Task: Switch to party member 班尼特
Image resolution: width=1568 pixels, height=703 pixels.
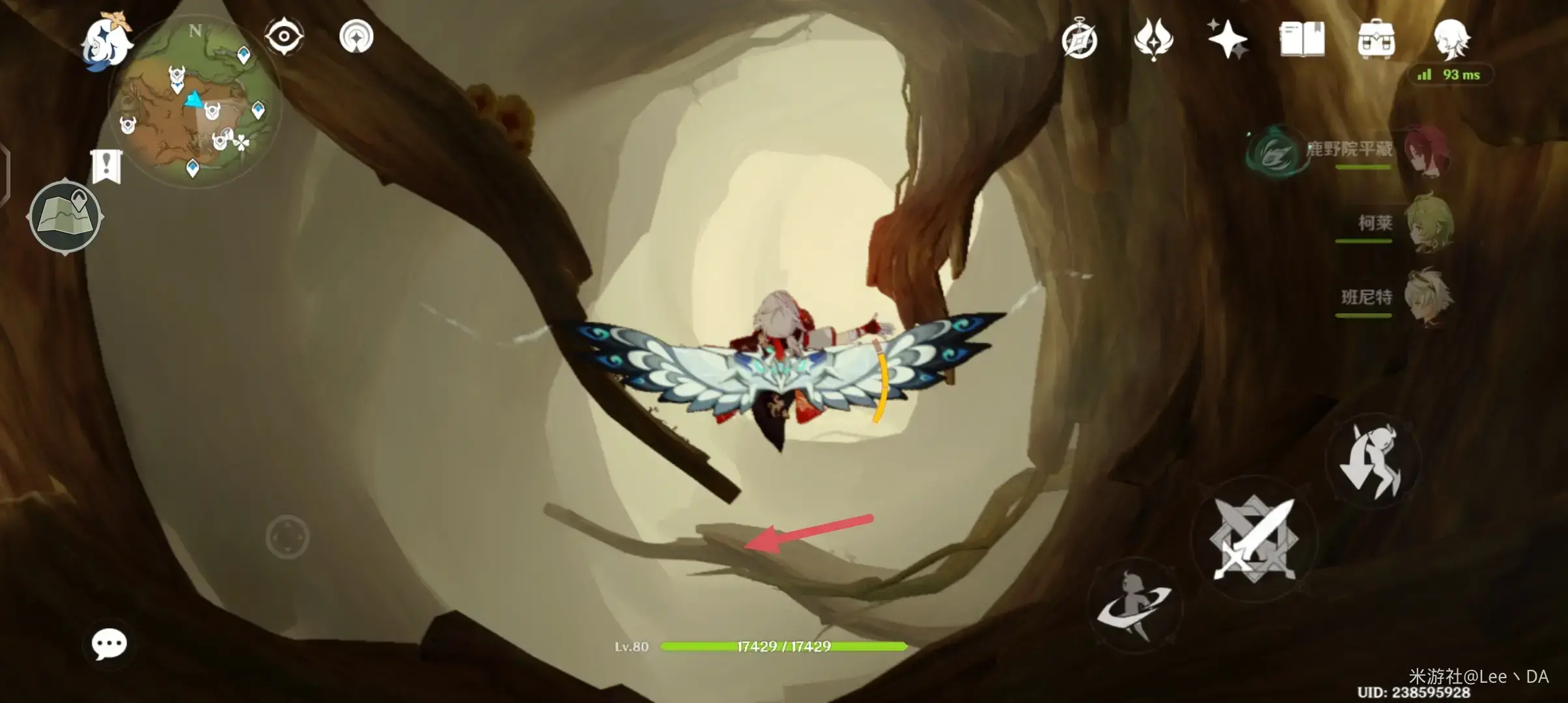Action: (1426, 297)
